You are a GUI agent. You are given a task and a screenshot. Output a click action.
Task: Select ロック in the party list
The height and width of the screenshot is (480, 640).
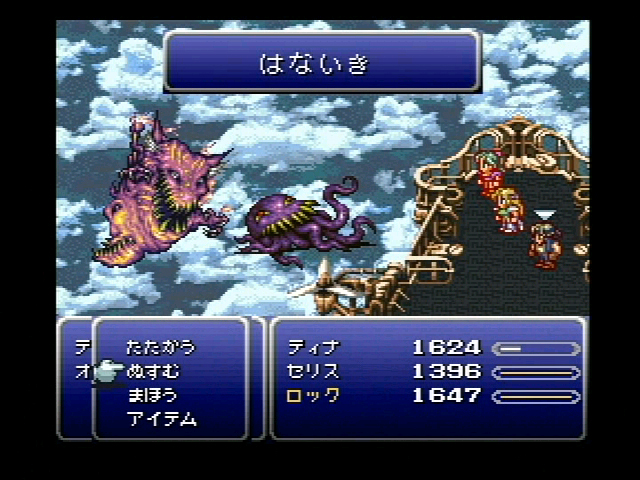(x=313, y=396)
